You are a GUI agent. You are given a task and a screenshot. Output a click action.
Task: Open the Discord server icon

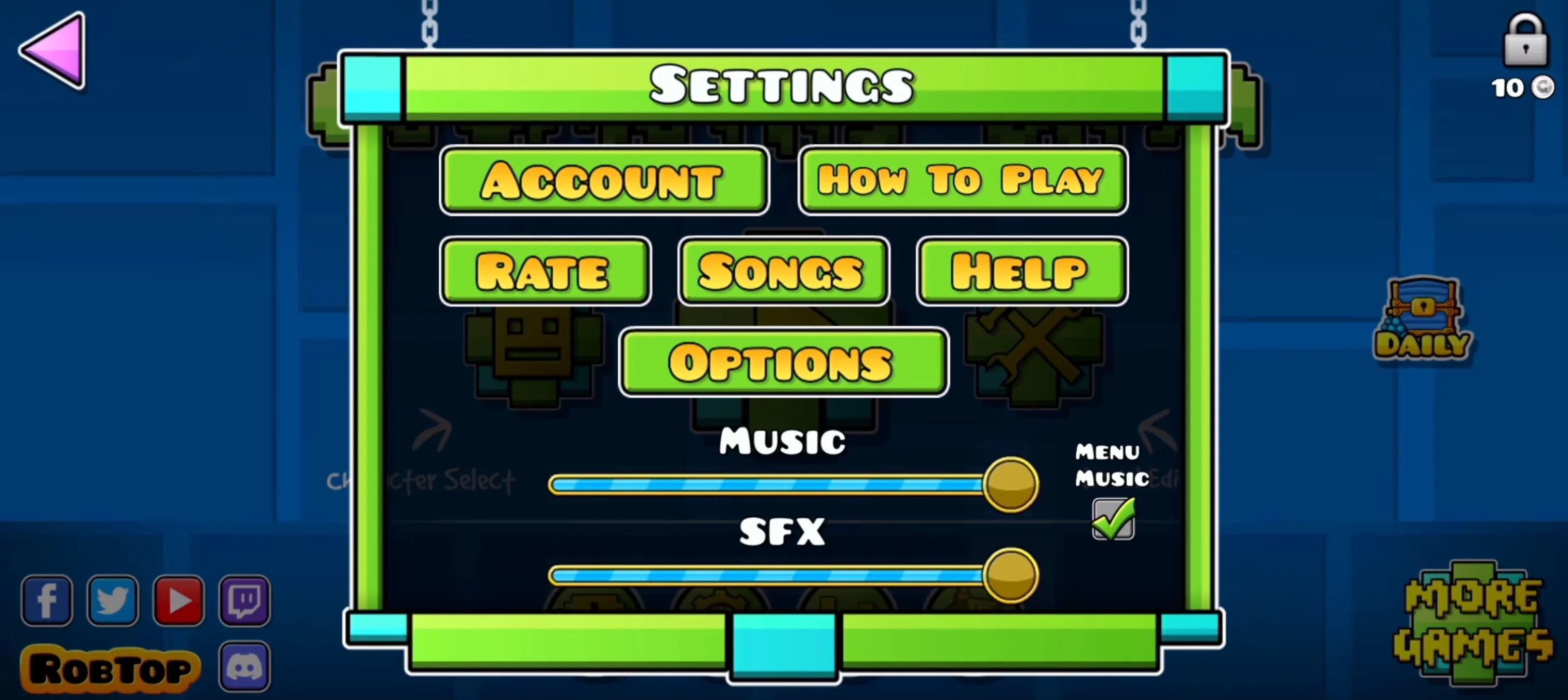244,667
